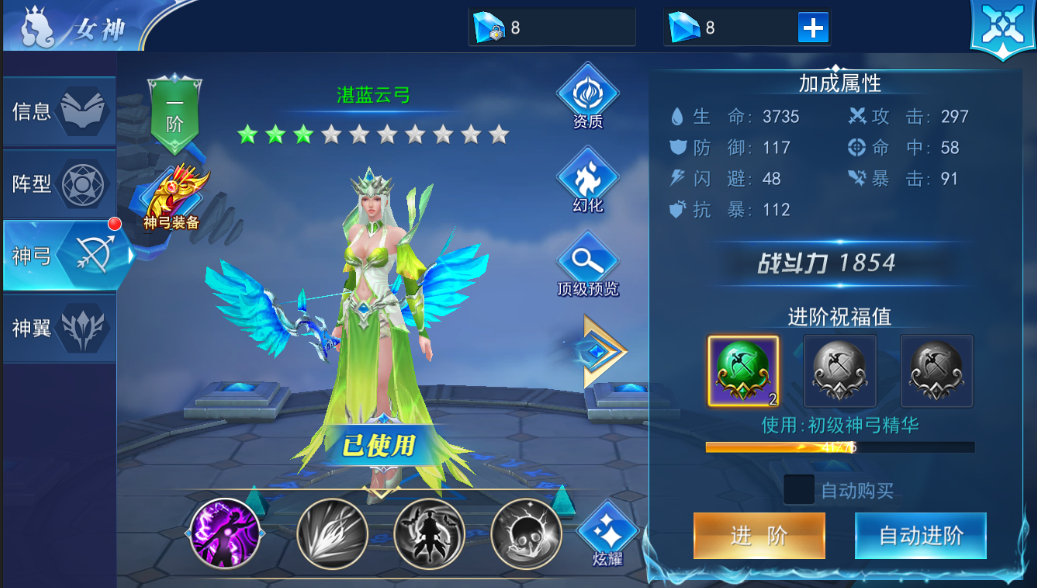Image resolution: width=1037 pixels, height=588 pixels.
Task: Add diamonds with the plus button
Action: [813, 28]
